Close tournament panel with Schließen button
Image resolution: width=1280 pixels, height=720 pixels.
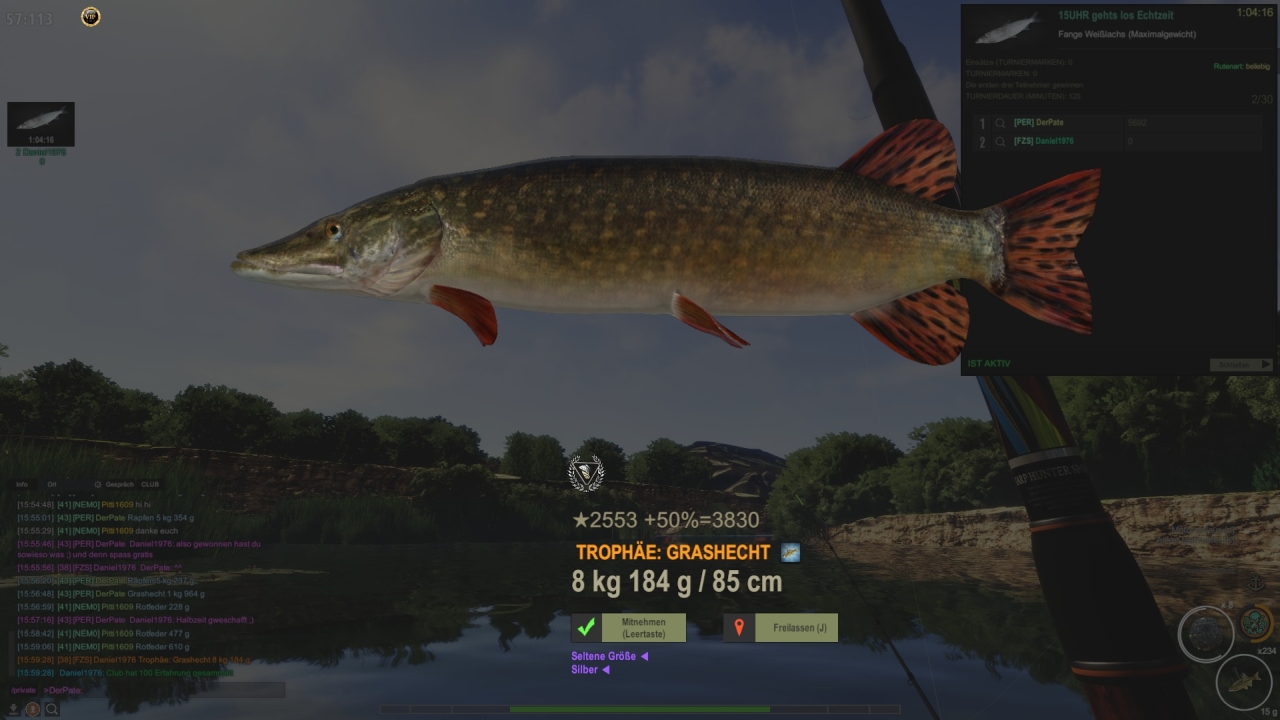[x=1241, y=365]
